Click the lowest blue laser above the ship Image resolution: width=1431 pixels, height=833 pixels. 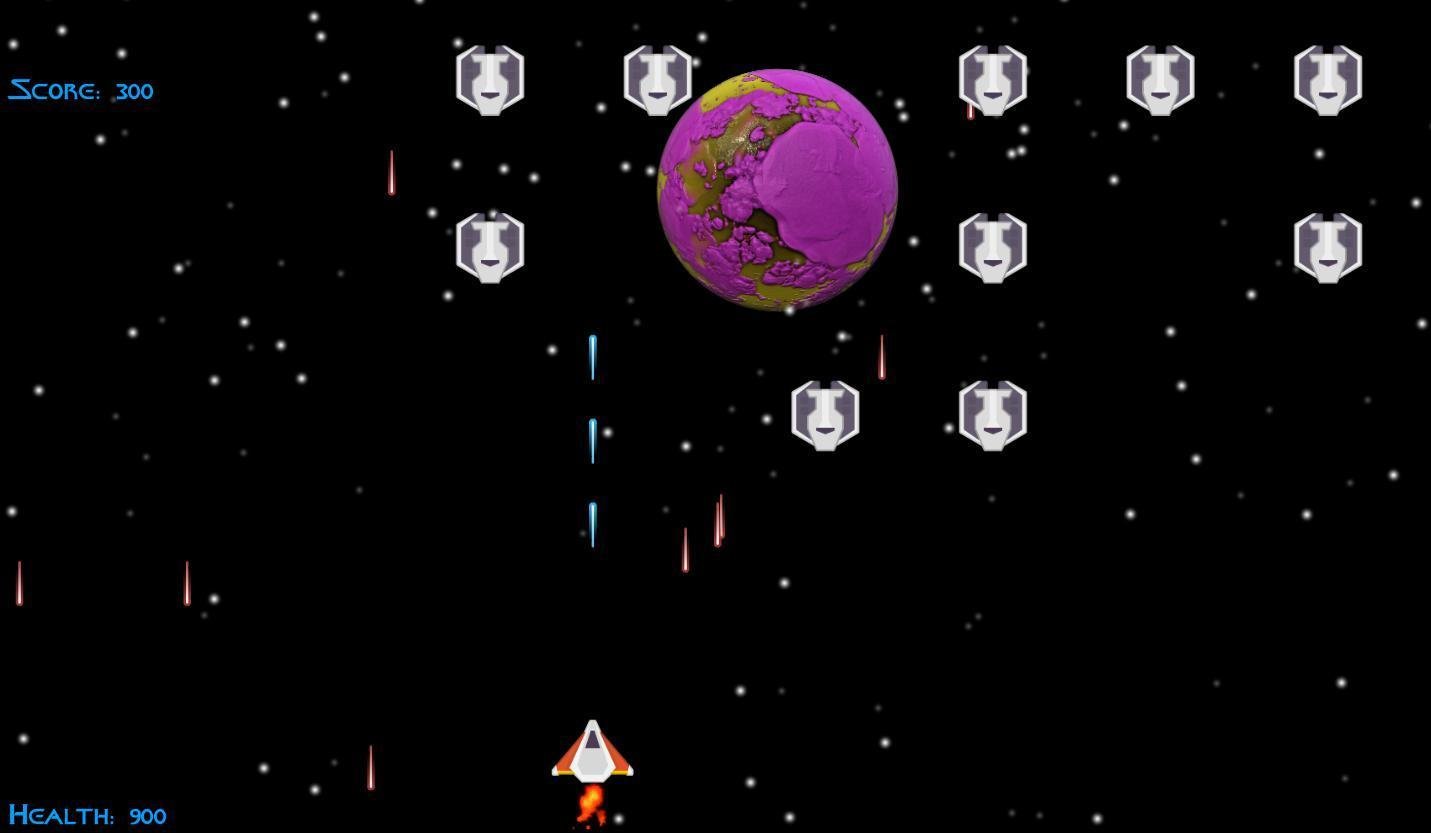click(x=593, y=522)
